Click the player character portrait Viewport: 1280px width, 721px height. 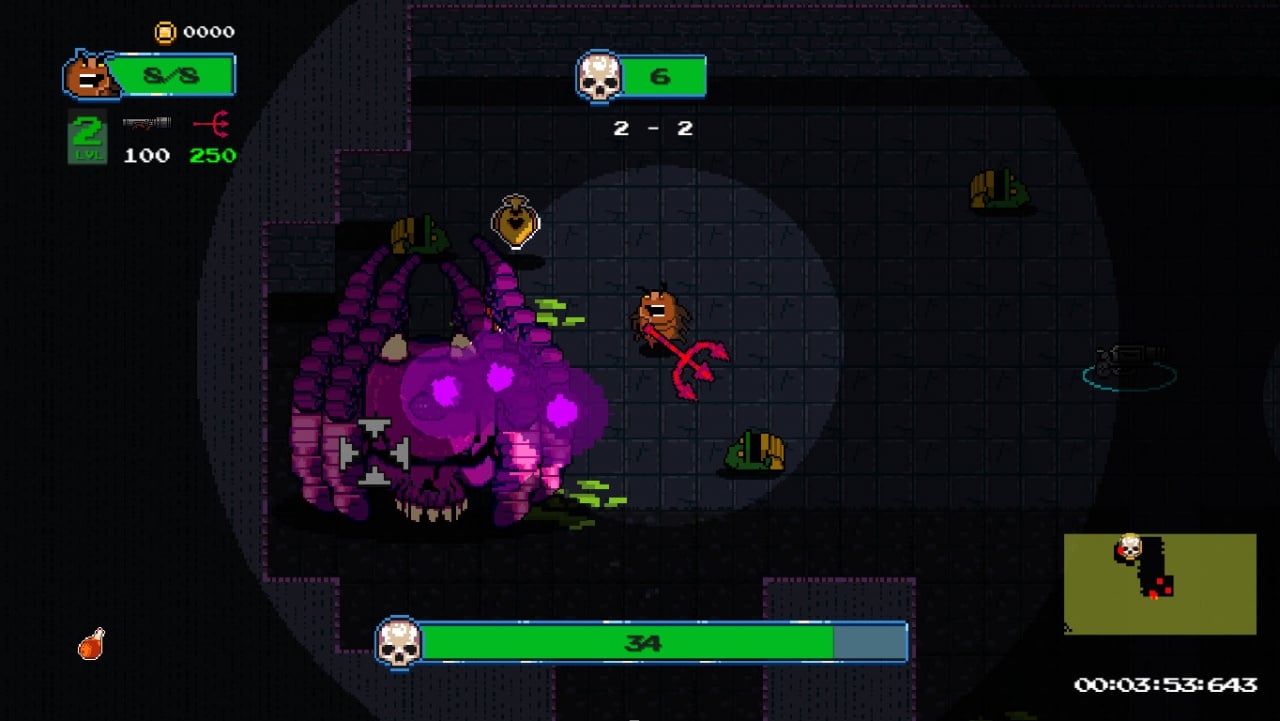click(x=89, y=77)
